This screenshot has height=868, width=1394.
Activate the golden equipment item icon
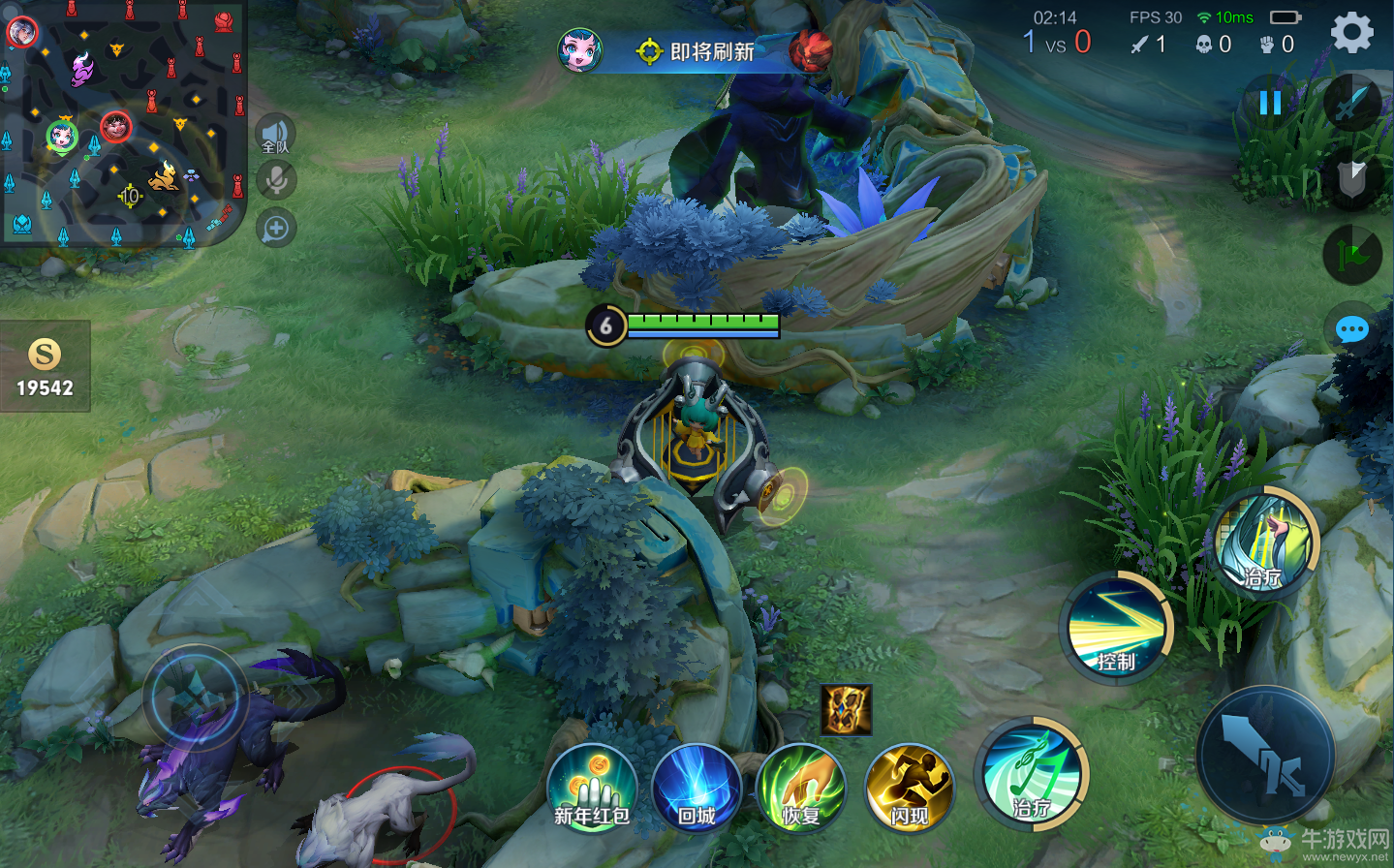[847, 709]
